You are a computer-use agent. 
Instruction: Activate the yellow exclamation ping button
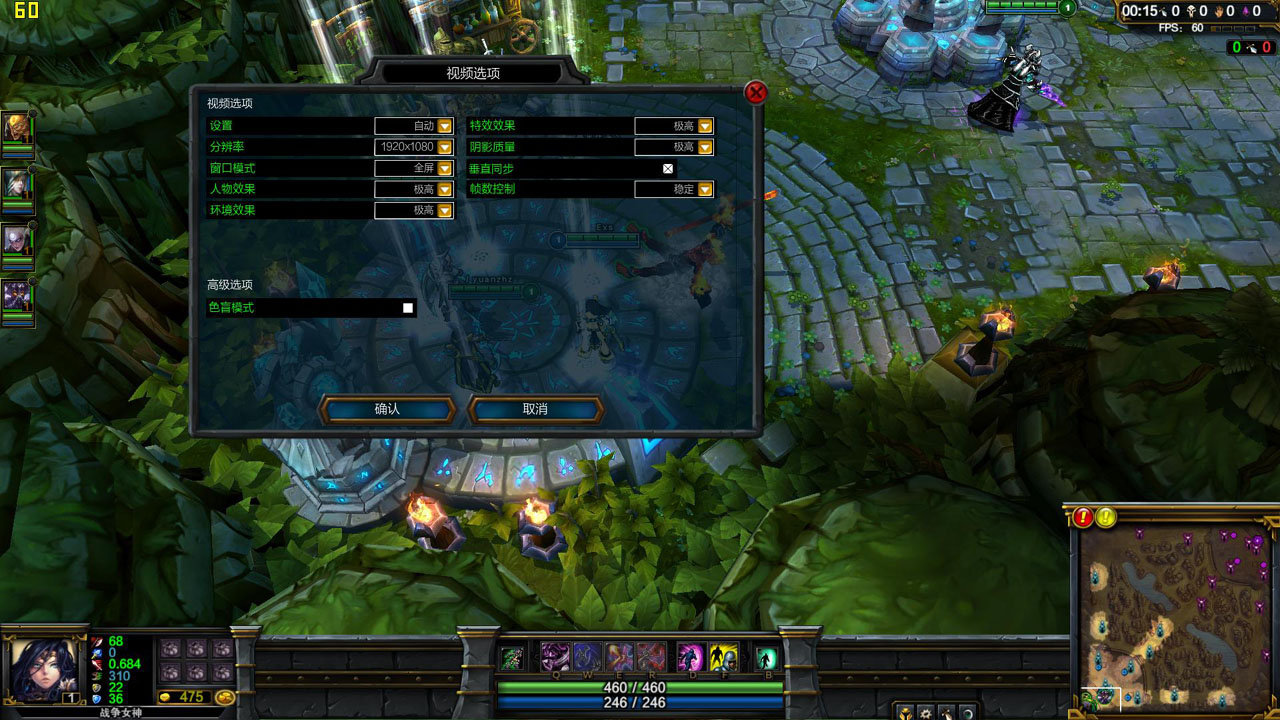coord(1106,517)
